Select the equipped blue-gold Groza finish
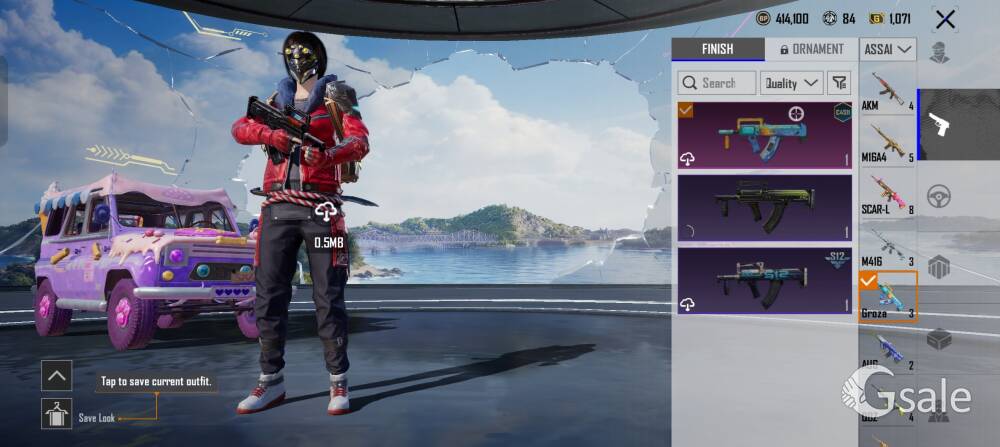The width and height of the screenshot is (1000, 447). pyautogui.click(x=765, y=134)
